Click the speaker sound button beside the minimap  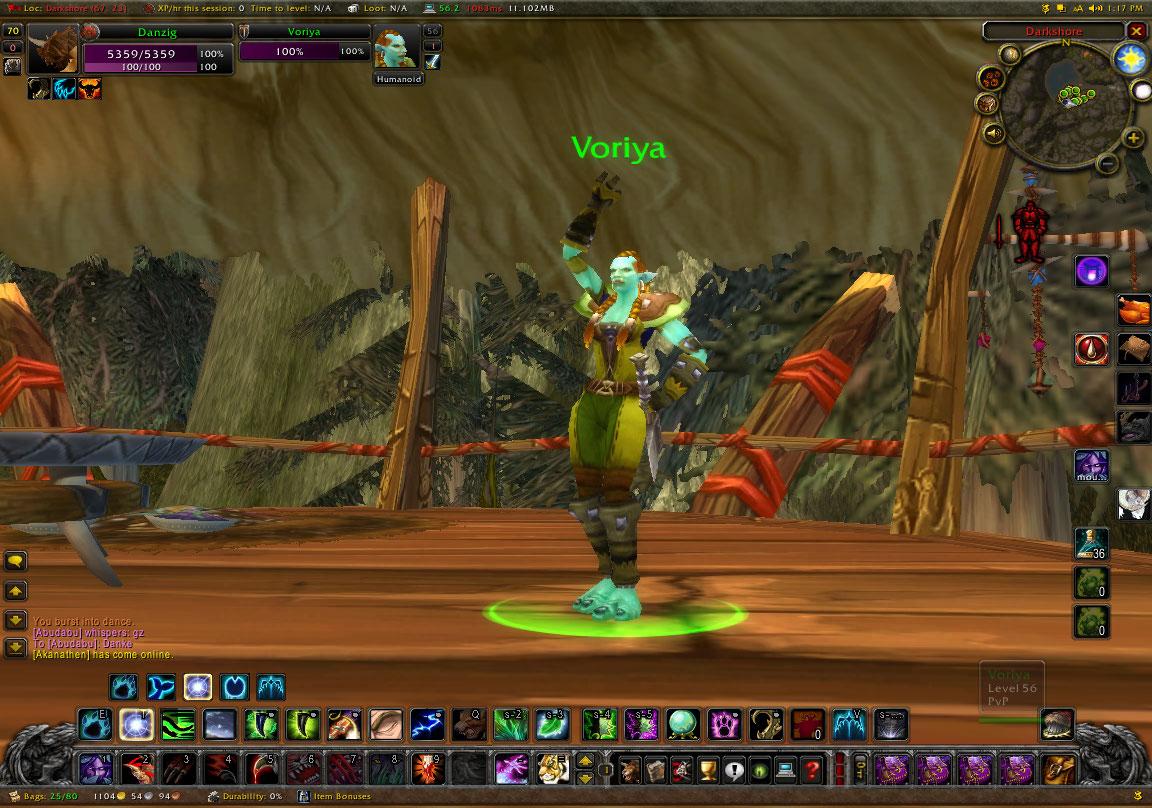click(994, 133)
